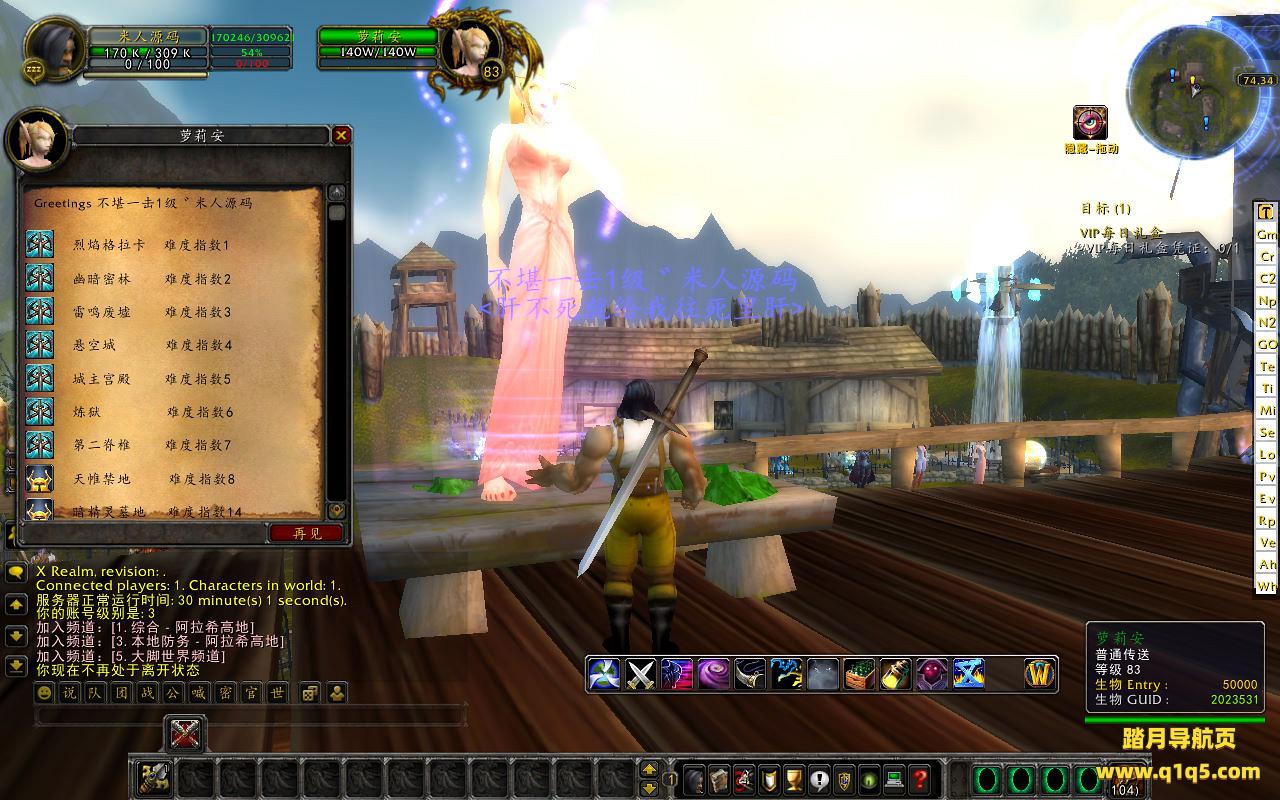Click the 再见 goodbye button
This screenshot has height=800, width=1280.
pyautogui.click(x=308, y=533)
